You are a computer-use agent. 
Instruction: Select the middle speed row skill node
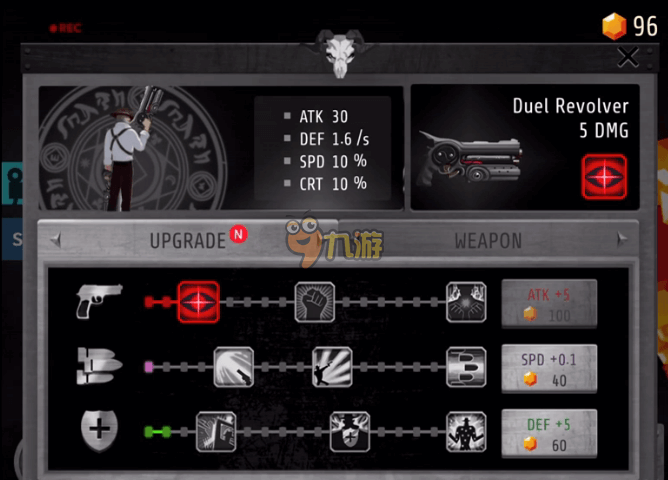pyautogui.click(x=332, y=367)
